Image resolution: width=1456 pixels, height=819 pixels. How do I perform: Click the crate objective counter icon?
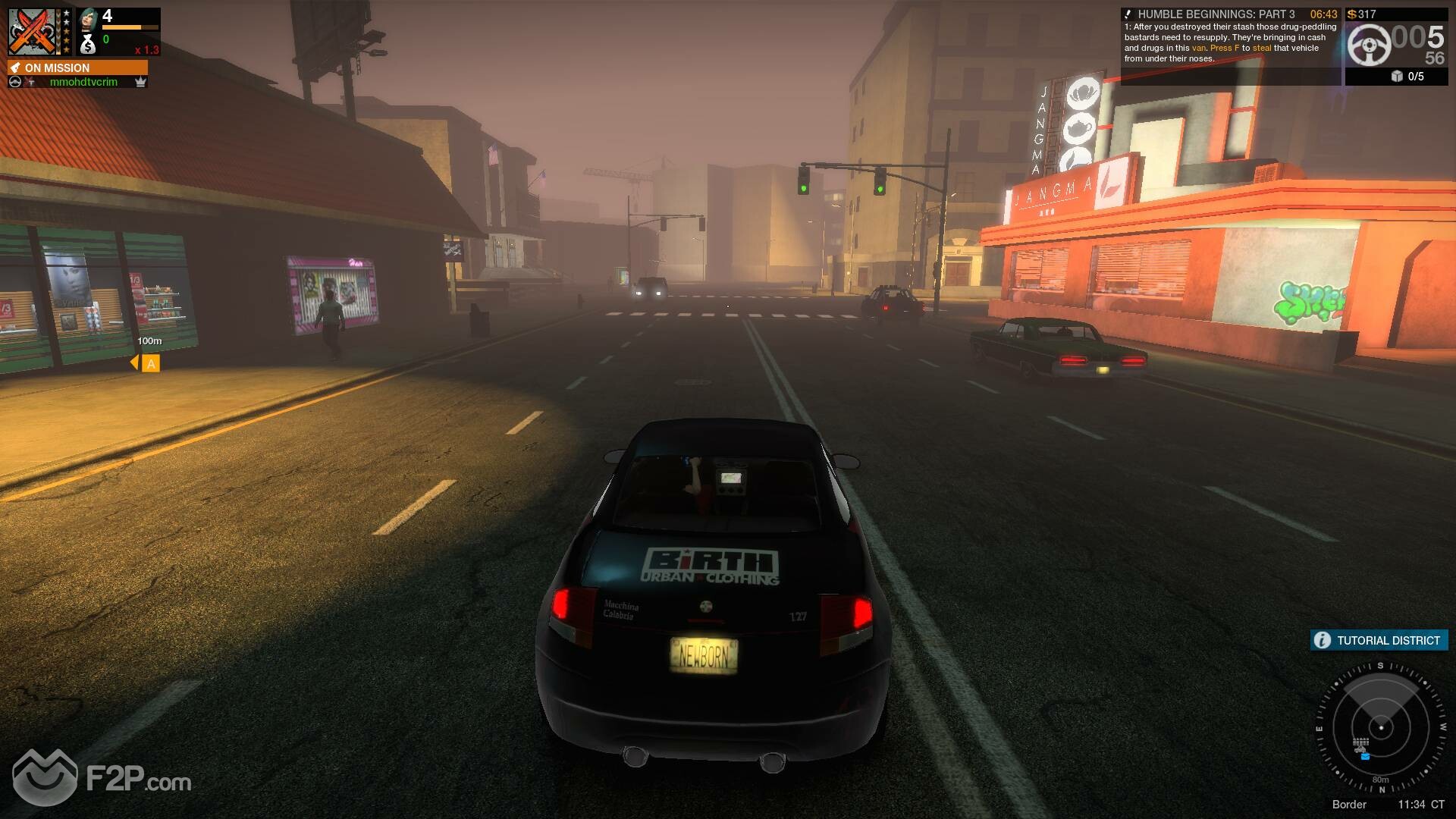pyautogui.click(x=1397, y=77)
